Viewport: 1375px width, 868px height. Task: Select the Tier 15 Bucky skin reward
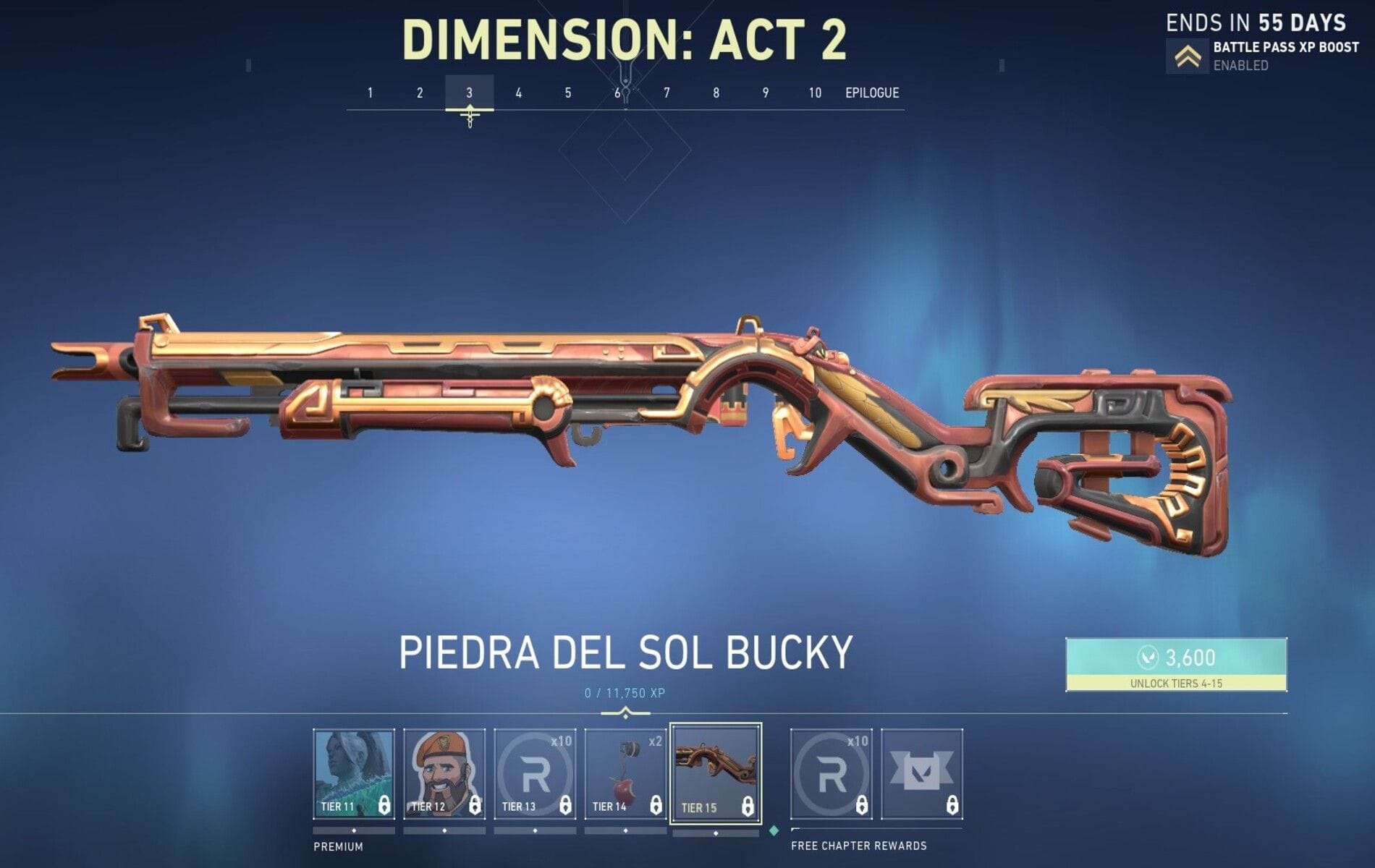click(x=716, y=773)
